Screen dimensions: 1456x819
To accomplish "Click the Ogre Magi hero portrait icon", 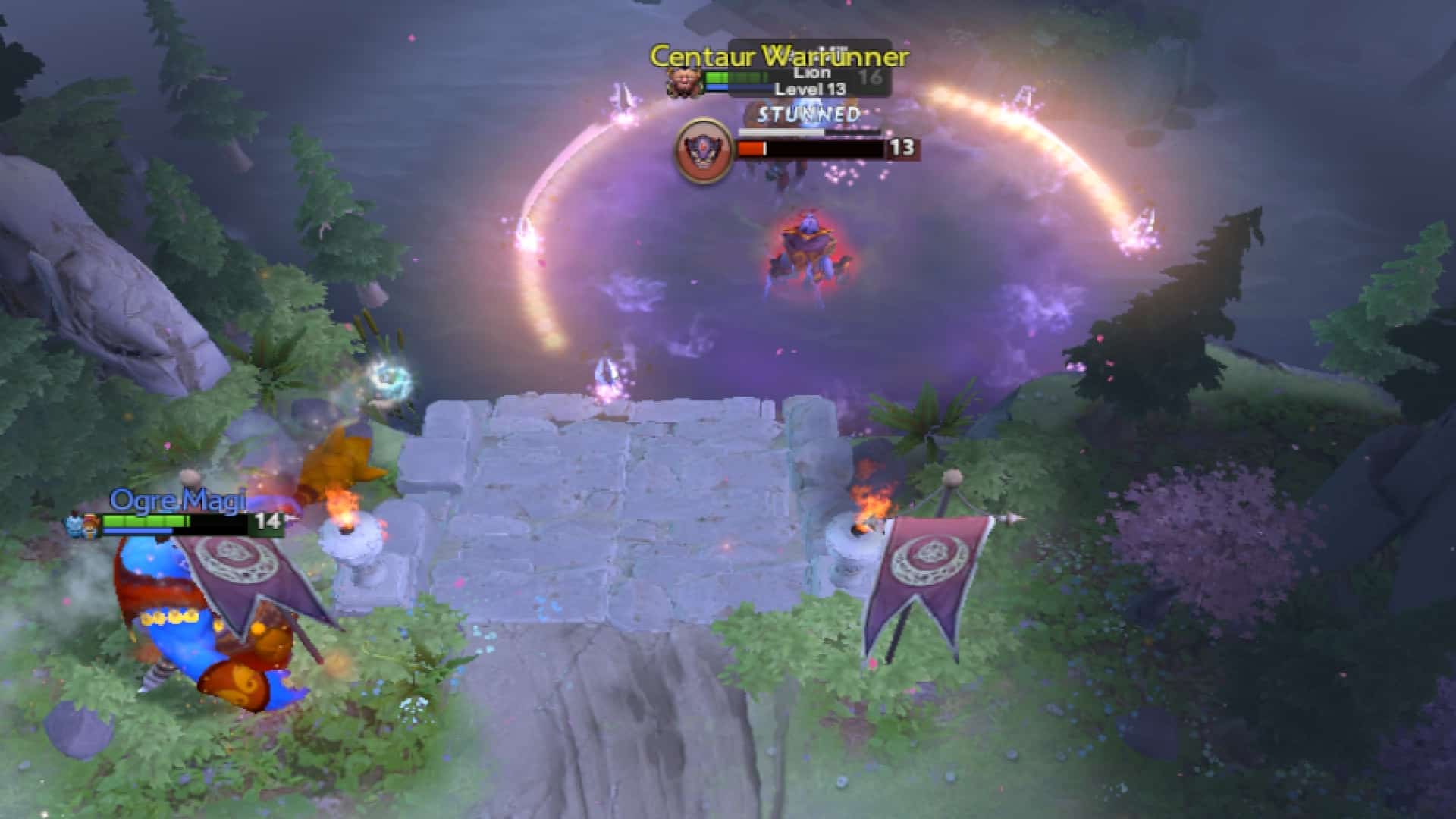I will pyautogui.click(x=73, y=524).
